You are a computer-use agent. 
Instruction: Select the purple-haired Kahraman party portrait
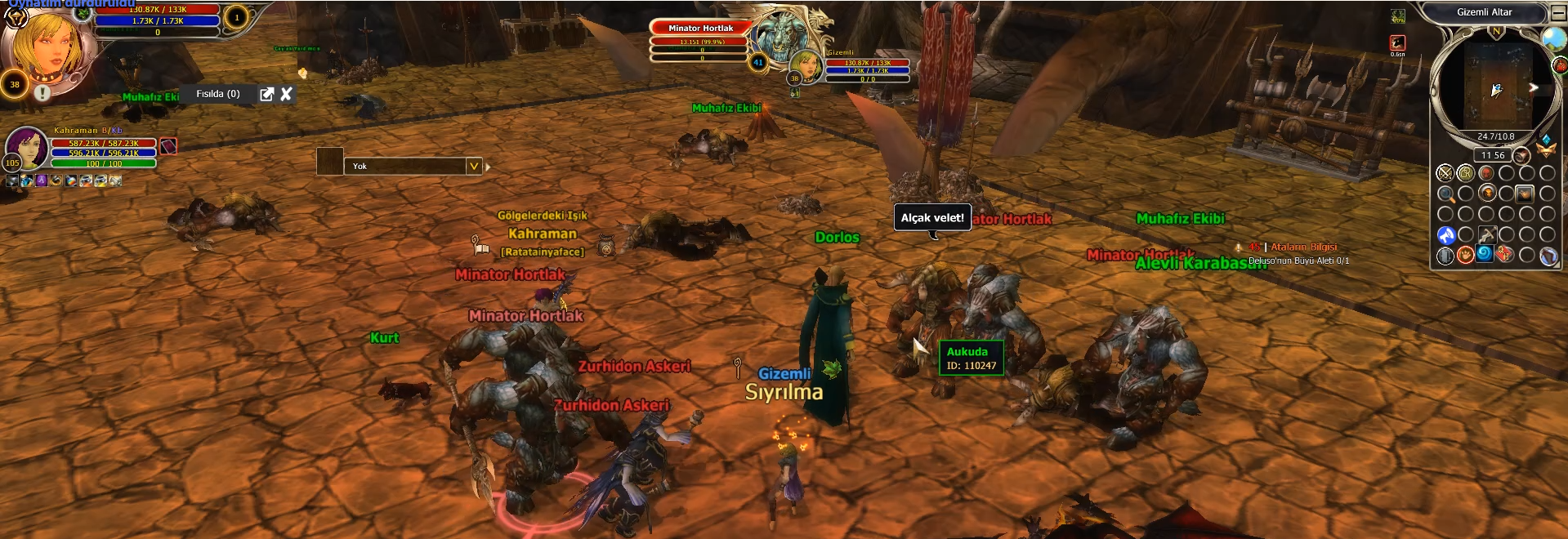pyautogui.click(x=27, y=147)
